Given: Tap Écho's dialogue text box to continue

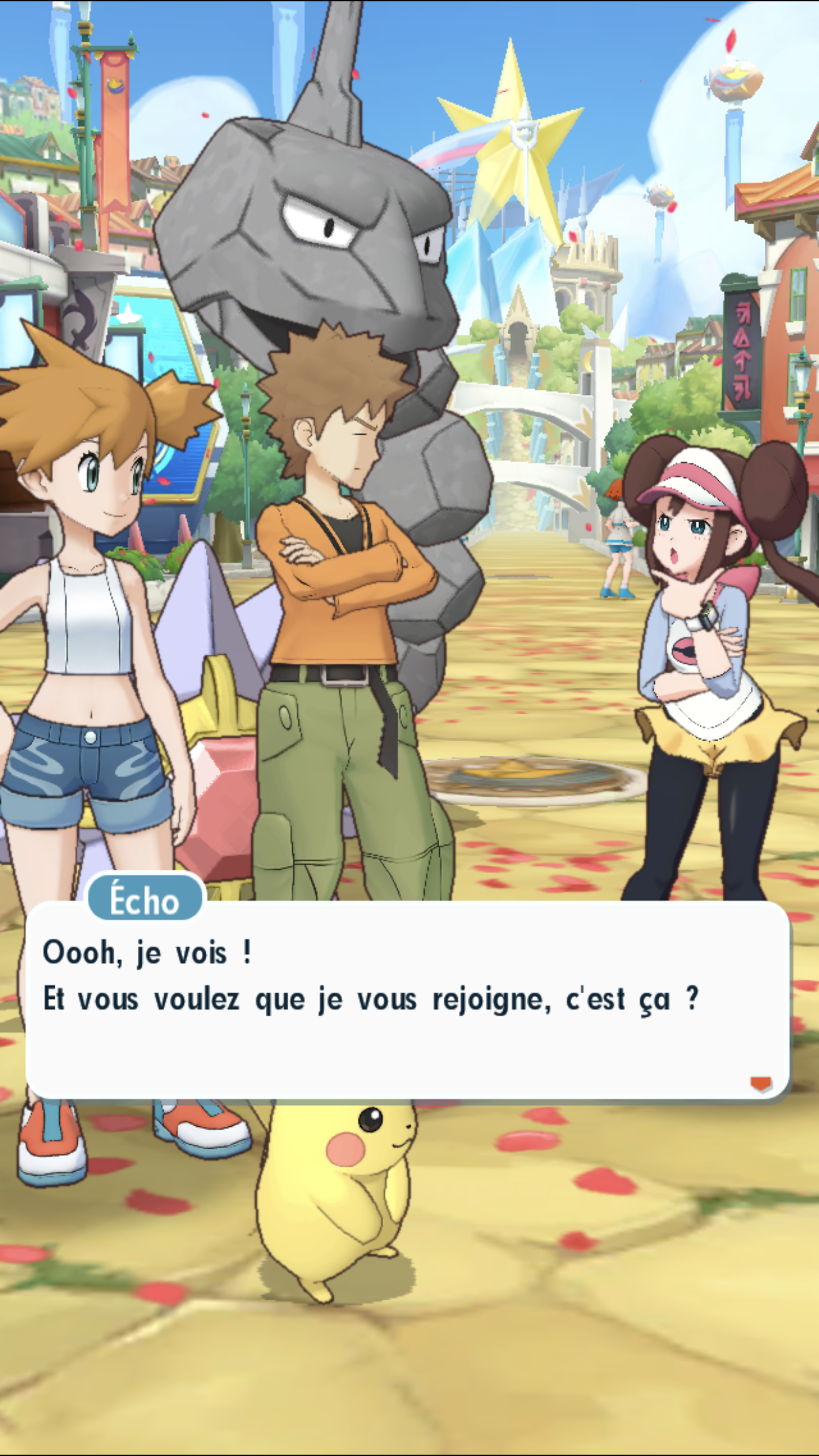Looking at the screenshot, I should (408, 1001).
